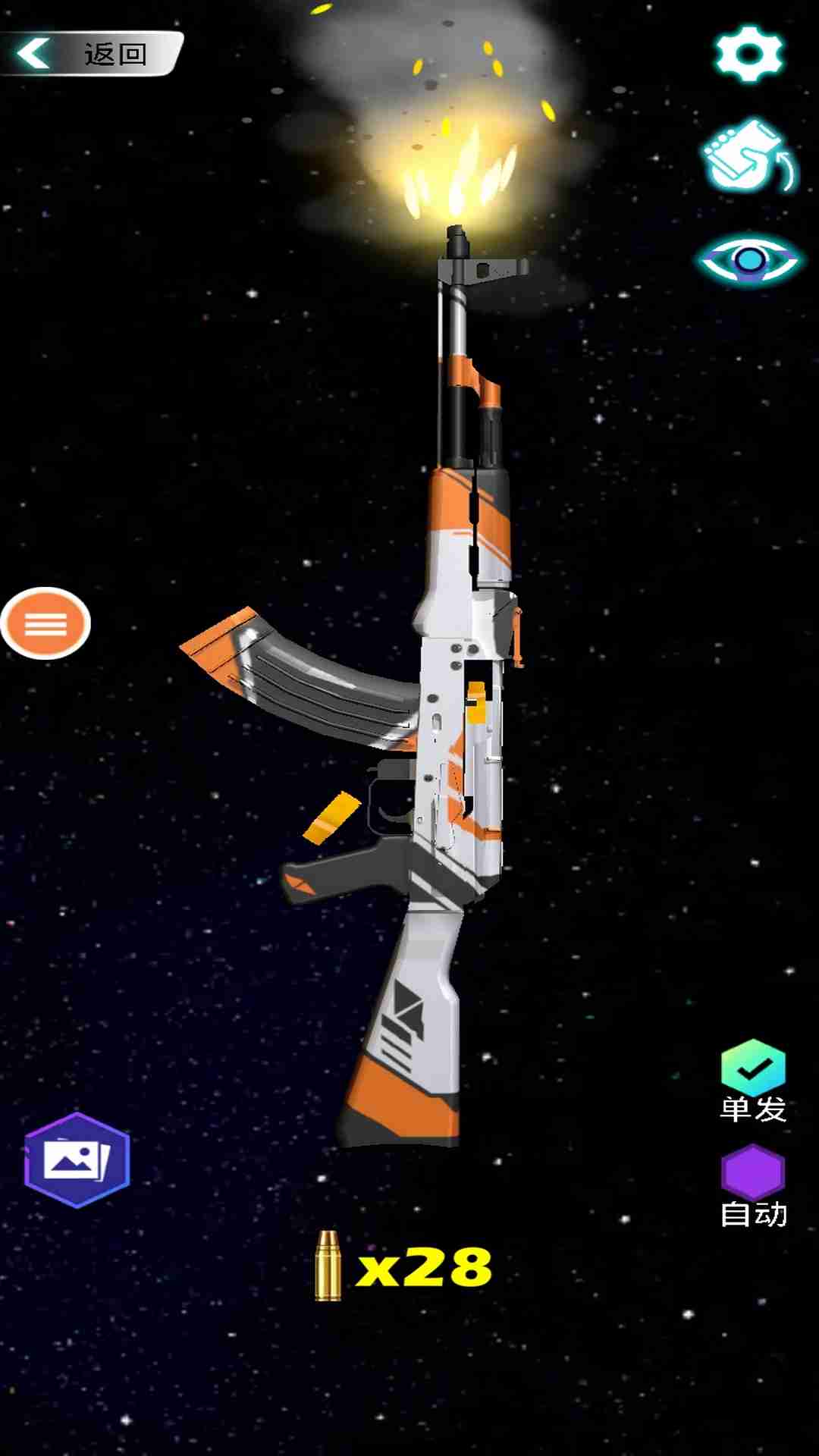
Task: Go back with the 返回 button
Action: coord(91,54)
